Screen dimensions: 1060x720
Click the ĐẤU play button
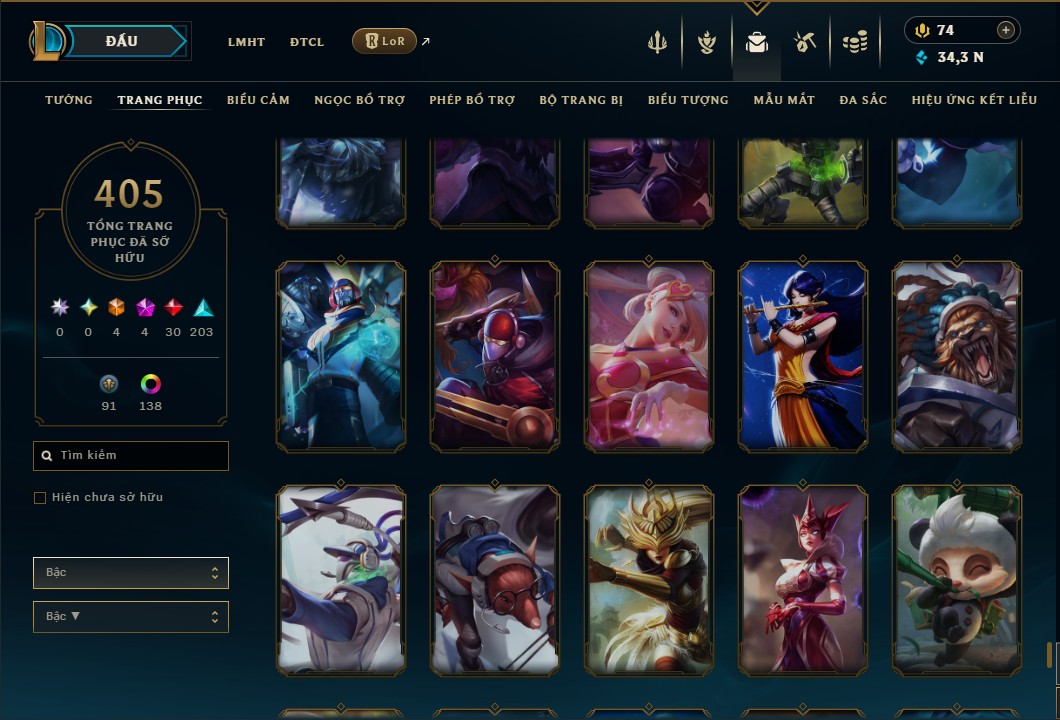tap(122, 41)
